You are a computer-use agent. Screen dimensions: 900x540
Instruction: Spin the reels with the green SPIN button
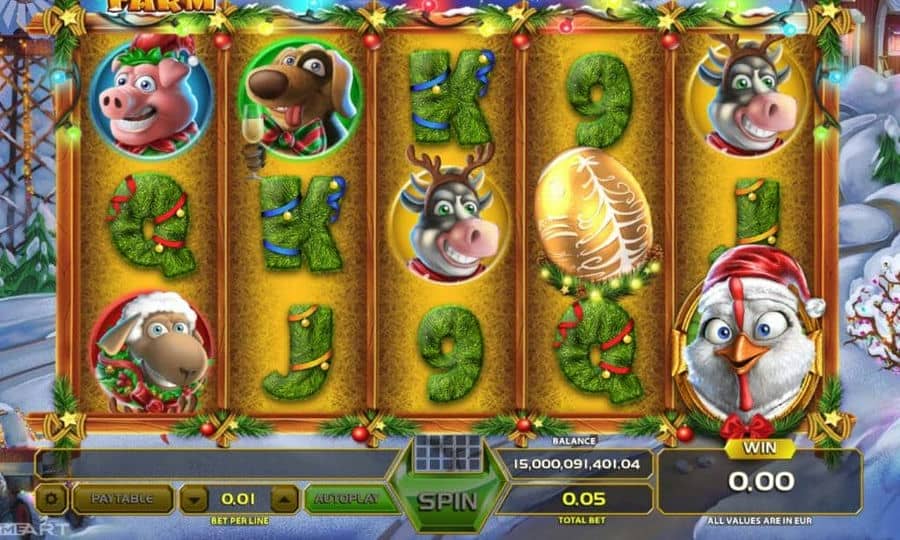[447, 500]
